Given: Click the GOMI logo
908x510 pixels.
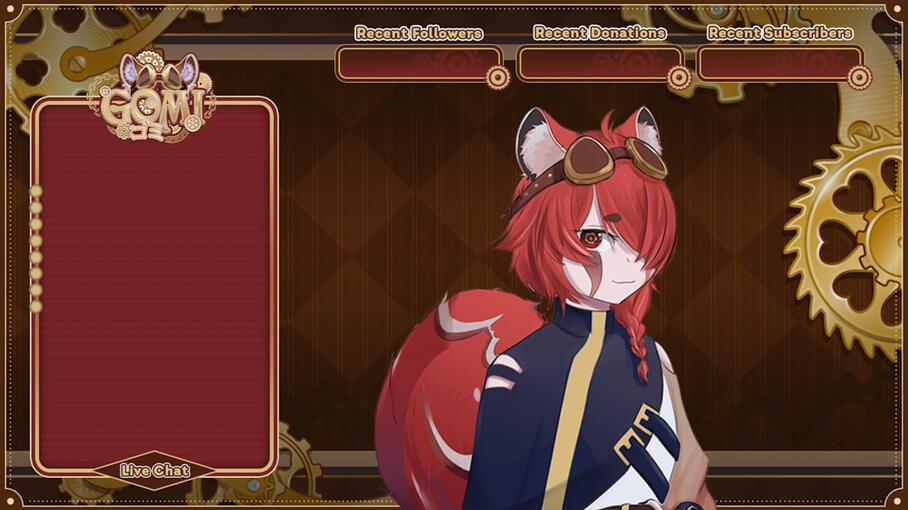Looking at the screenshot, I should (154, 102).
